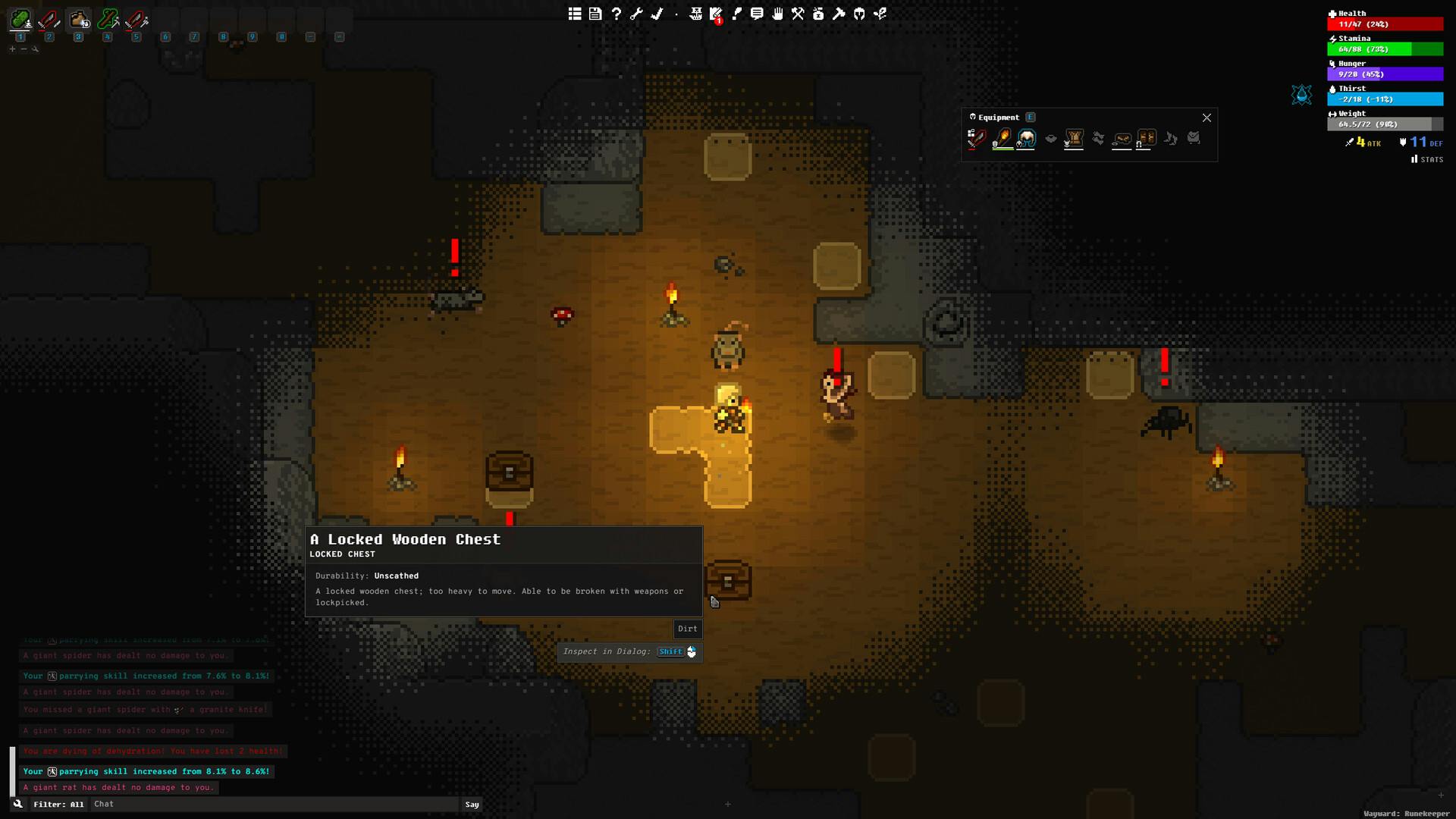Toggle the hand interaction icon in top toolbar
The width and height of the screenshot is (1456, 819).
777,13
